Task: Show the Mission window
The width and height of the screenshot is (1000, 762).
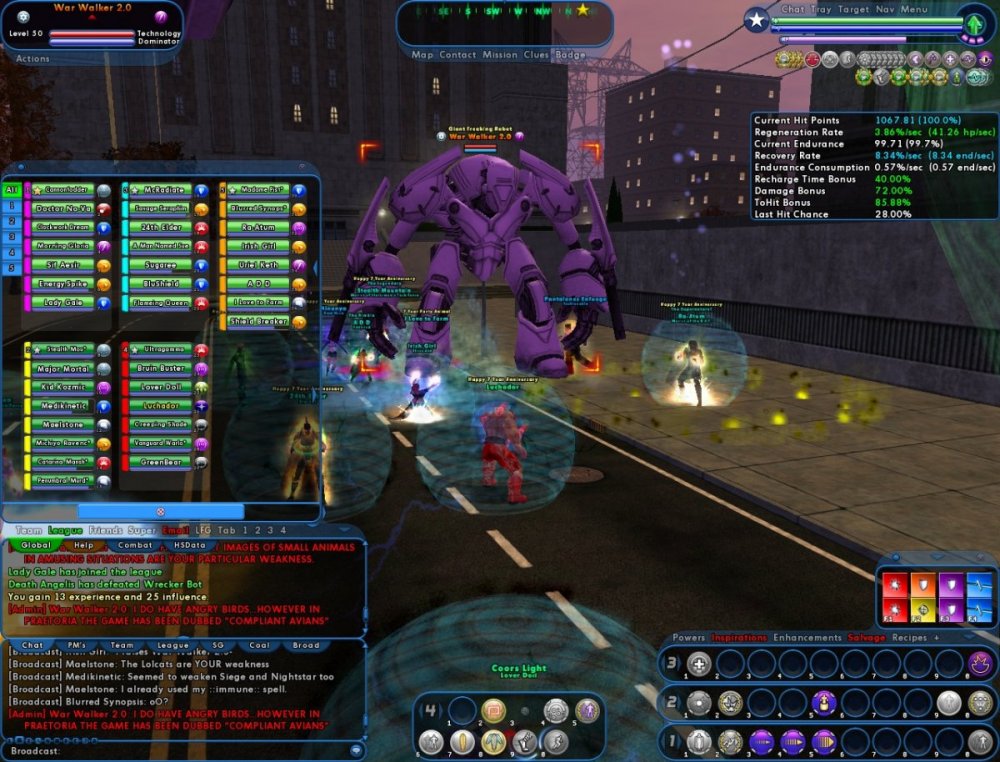Action: [x=500, y=55]
